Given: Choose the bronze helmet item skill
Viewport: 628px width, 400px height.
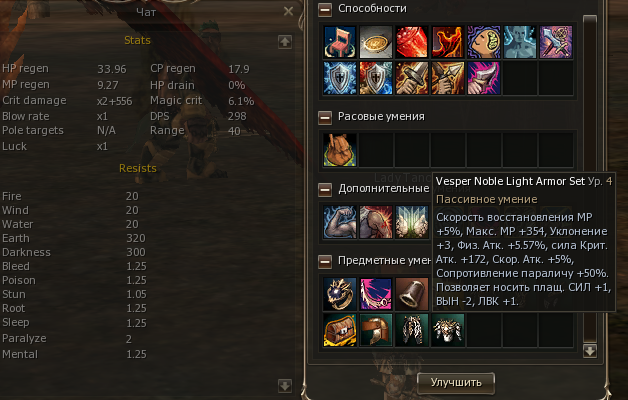Looking at the screenshot, I should click(x=375, y=330).
